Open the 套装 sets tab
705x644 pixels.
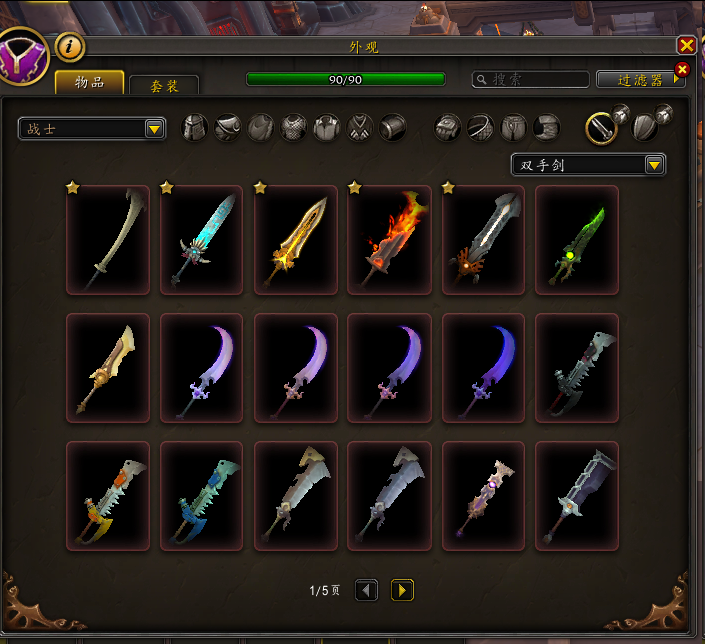click(164, 87)
